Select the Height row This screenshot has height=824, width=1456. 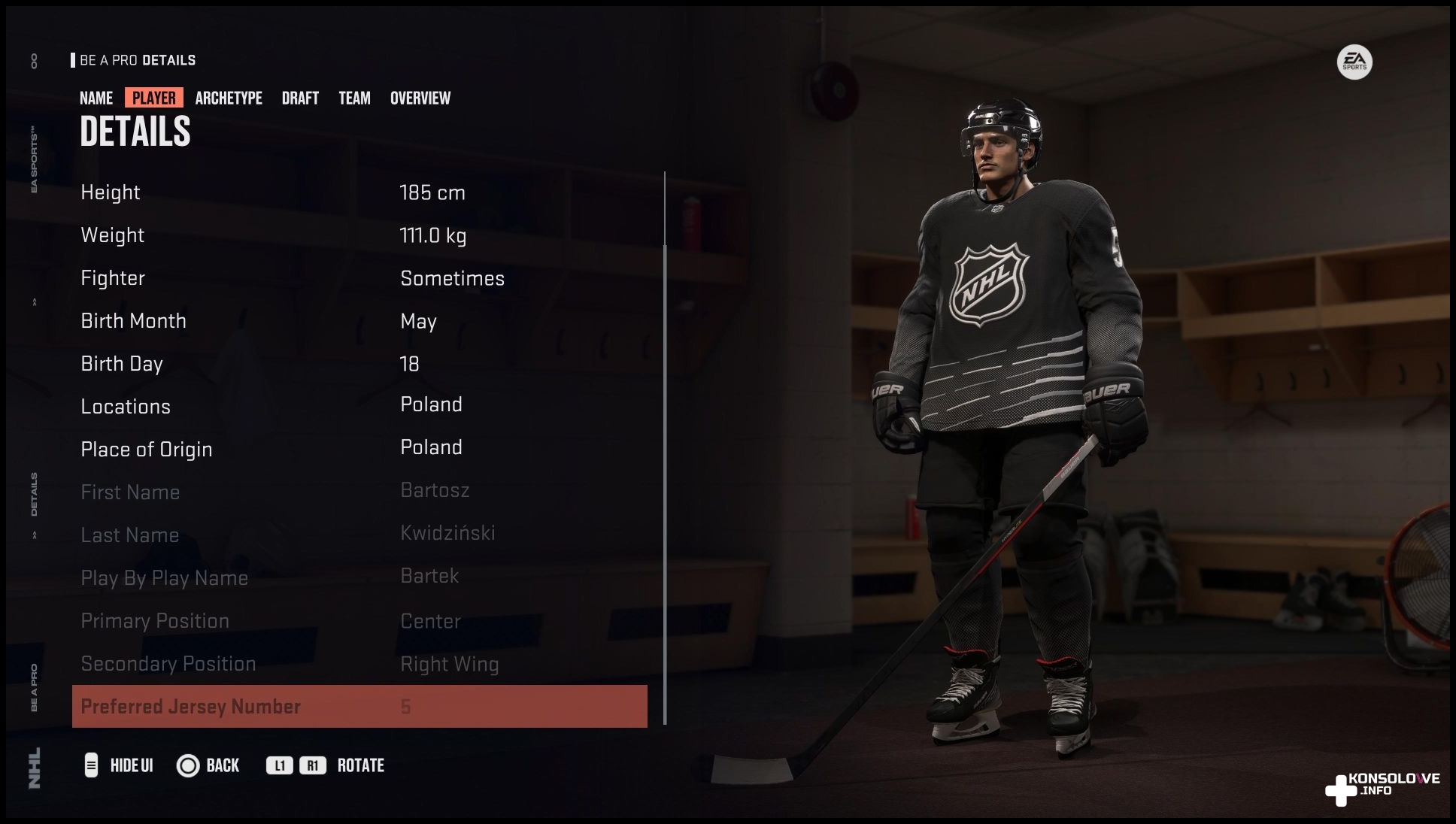click(x=359, y=192)
